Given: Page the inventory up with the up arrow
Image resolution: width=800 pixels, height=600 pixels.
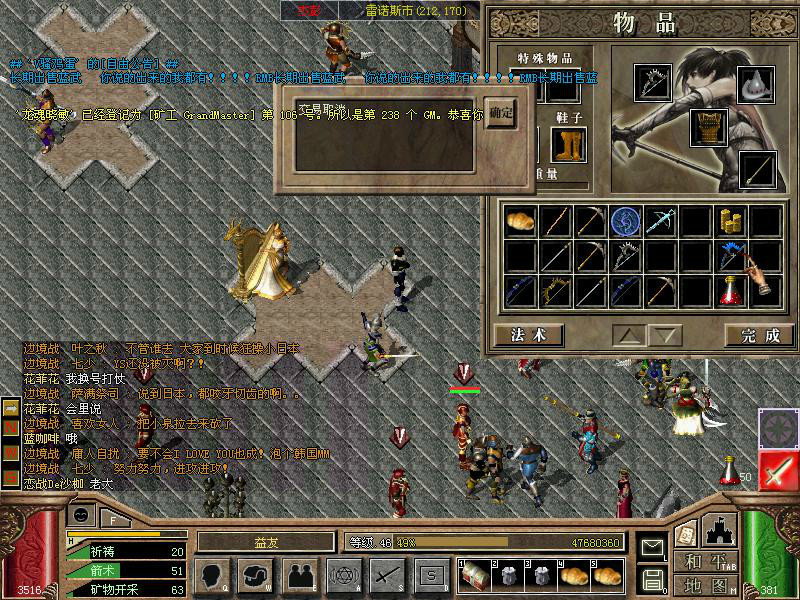Looking at the screenshot, I should (628, 335).
